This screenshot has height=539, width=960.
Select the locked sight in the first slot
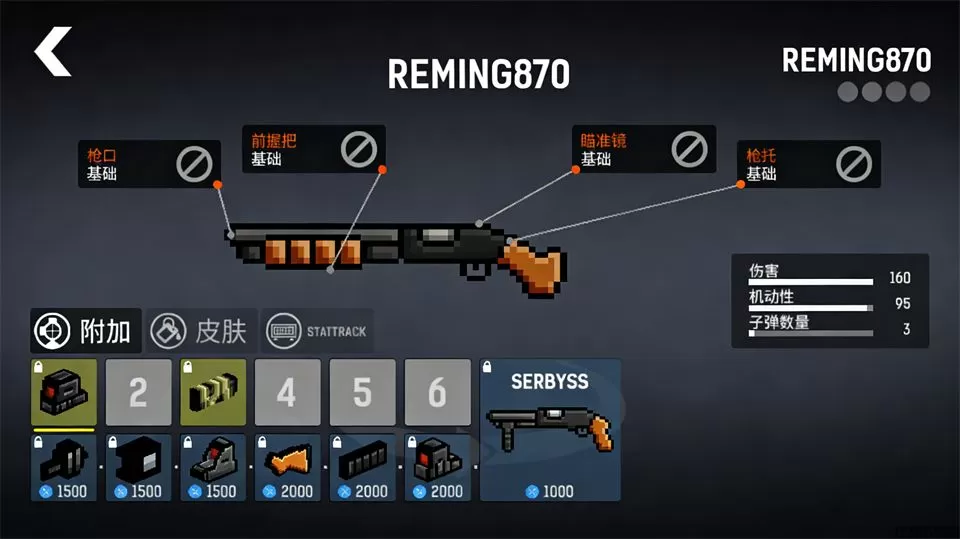(64, 392)
